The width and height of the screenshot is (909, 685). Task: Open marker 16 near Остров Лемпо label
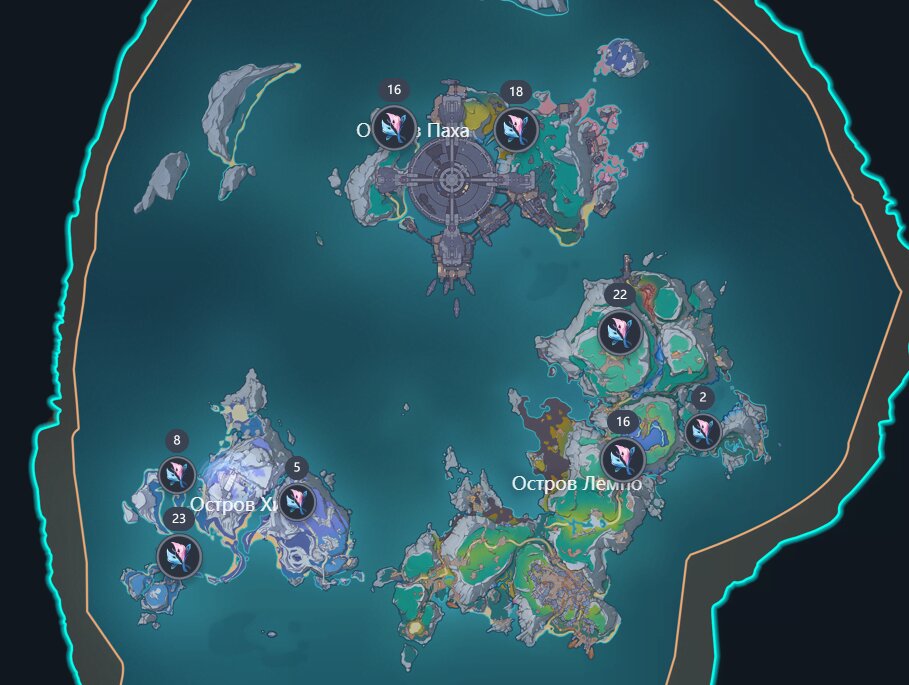point(622,458)
